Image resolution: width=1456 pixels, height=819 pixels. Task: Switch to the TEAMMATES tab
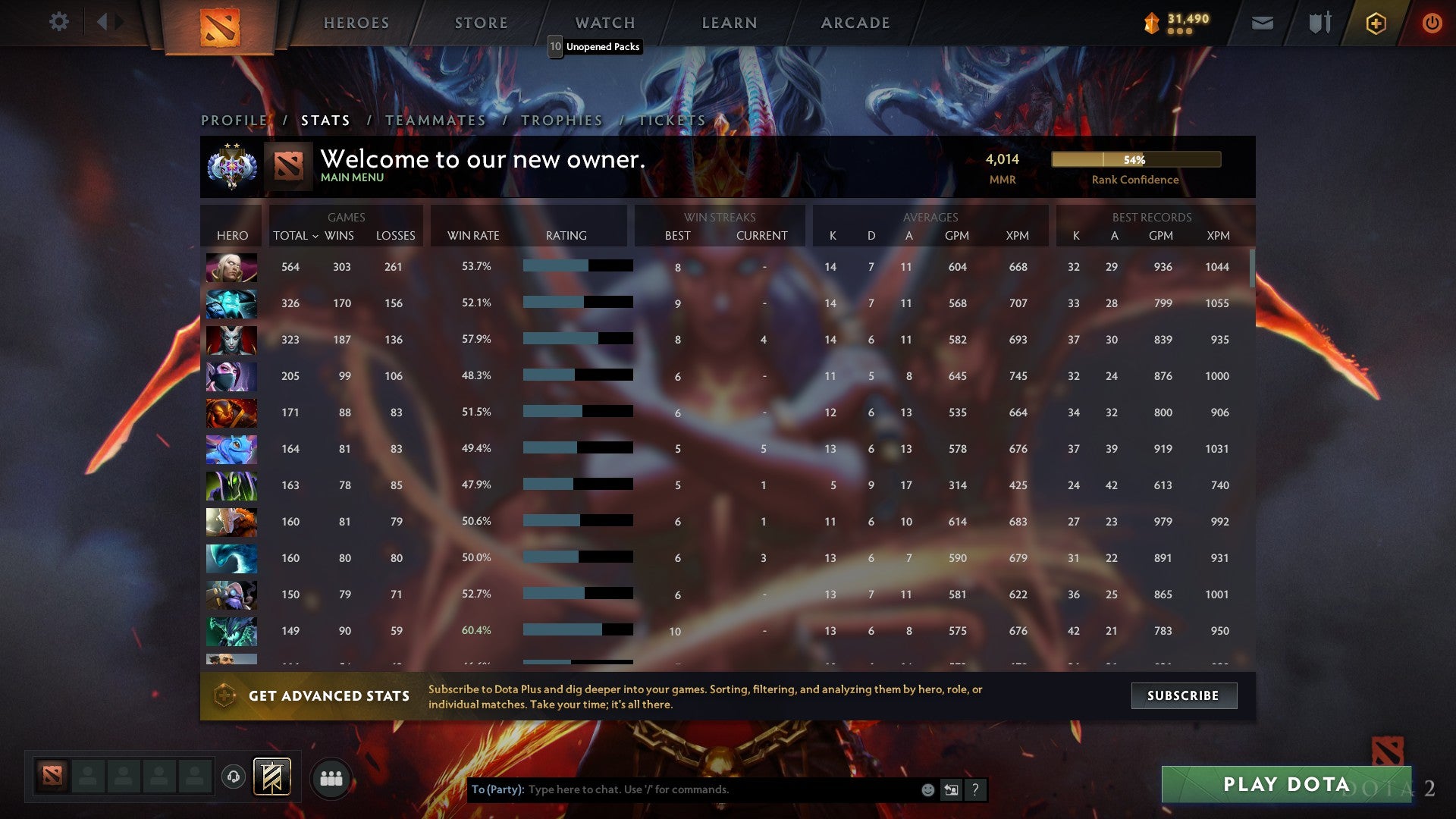point(436,120)
